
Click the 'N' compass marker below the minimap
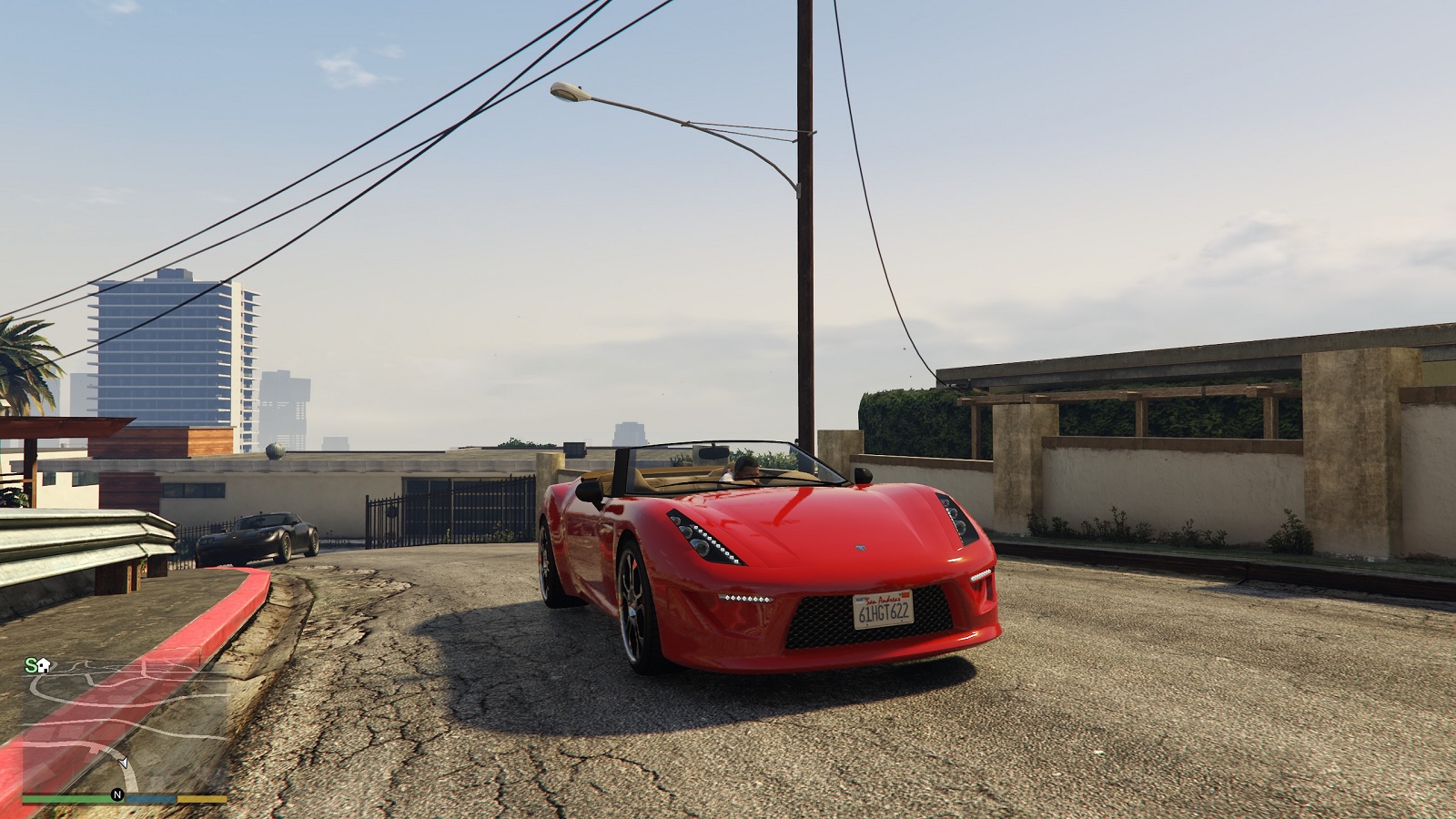(x=116, y=794)
